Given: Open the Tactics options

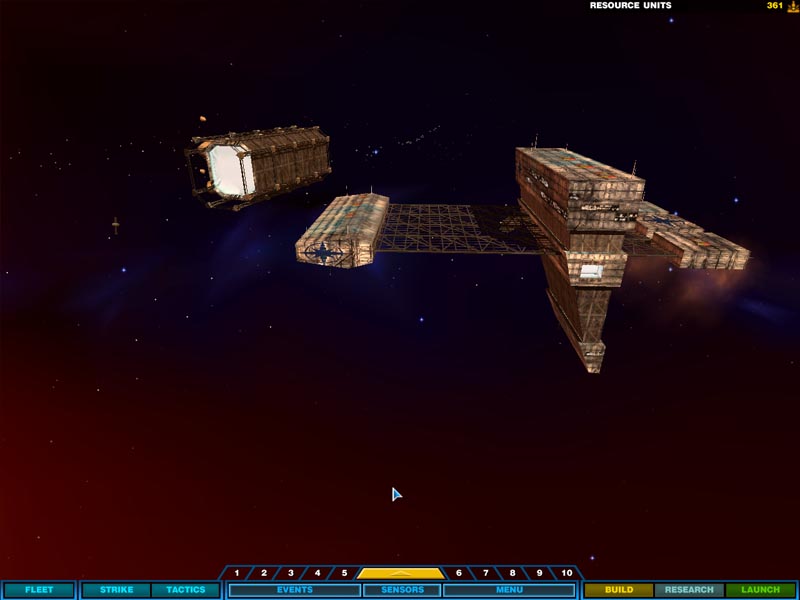Looking at the screenshot, I should coord(185,590).
